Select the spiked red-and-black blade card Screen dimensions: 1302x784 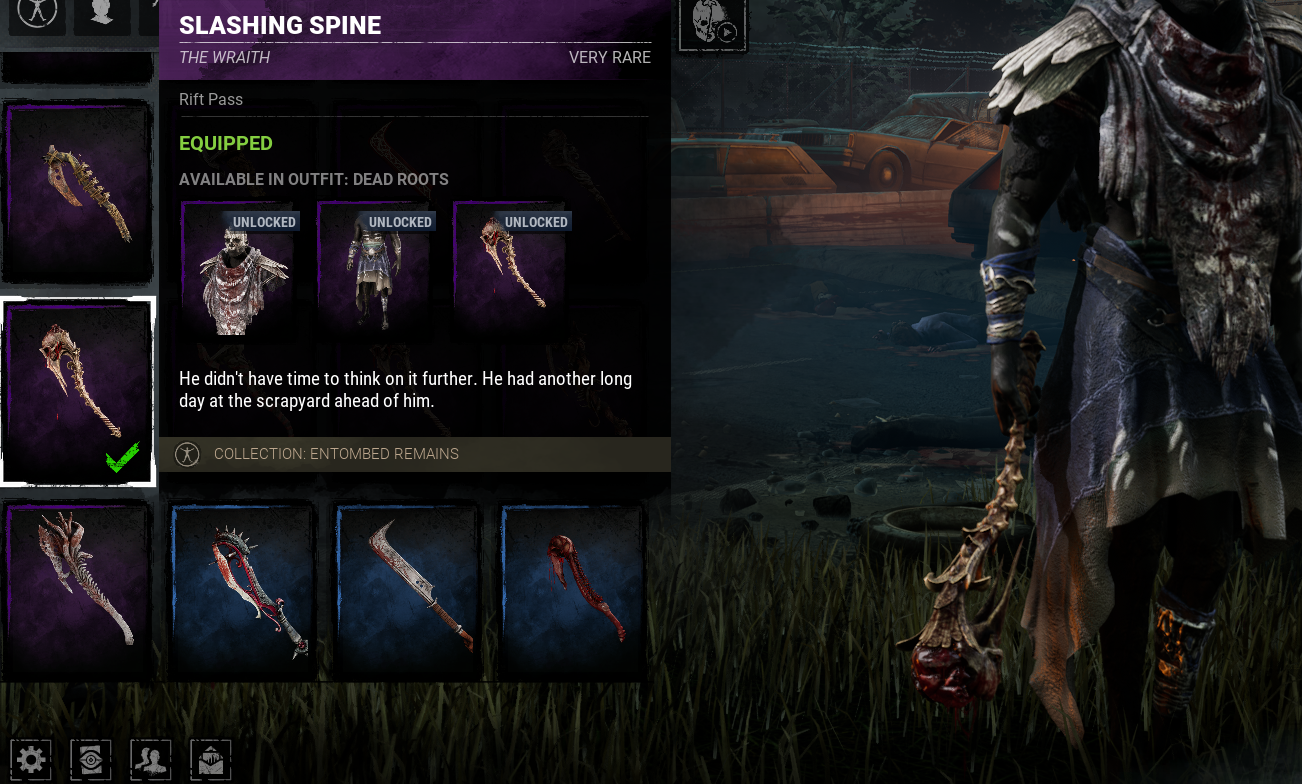[x=243, y=591]
